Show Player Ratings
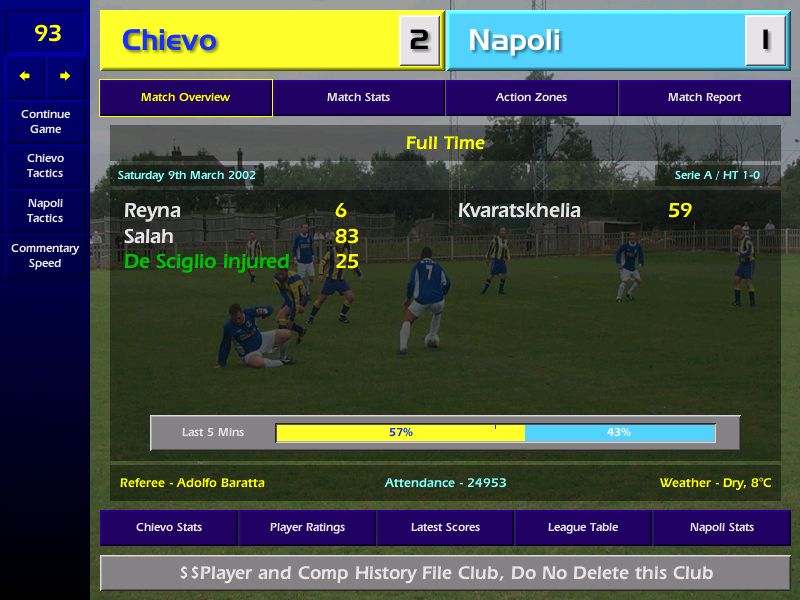 click(x=307, y=528)
